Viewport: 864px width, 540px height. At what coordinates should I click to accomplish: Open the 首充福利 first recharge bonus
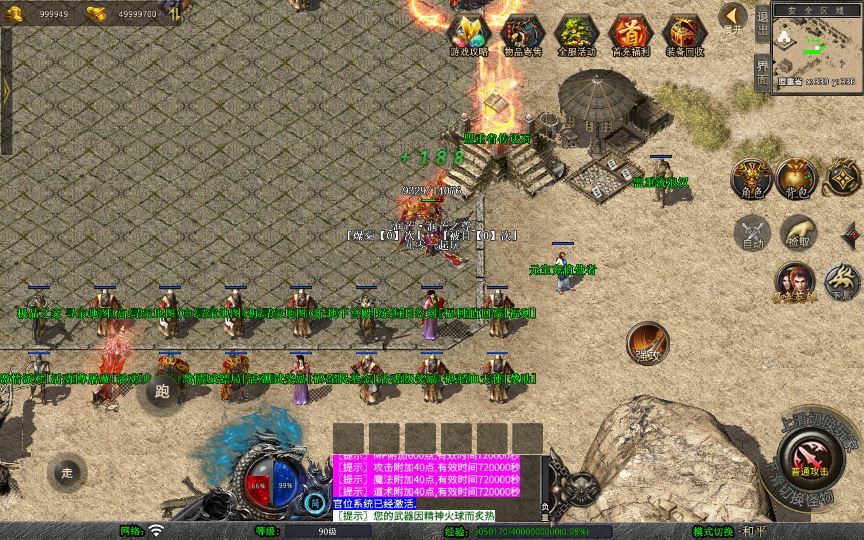click(x=631, y=34)
